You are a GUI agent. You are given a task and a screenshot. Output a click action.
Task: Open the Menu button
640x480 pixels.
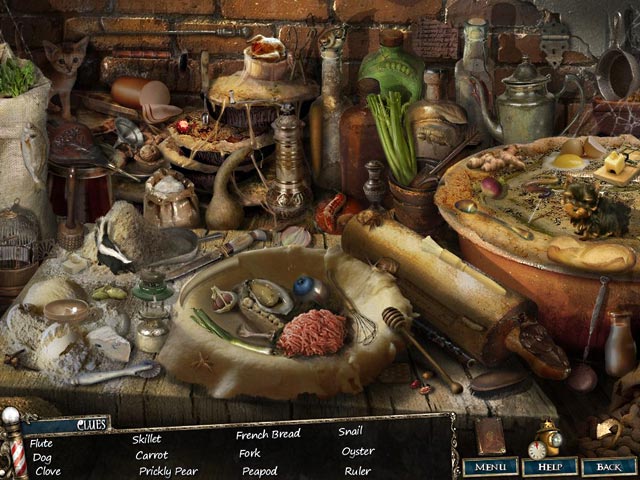(x=490, y=466)
